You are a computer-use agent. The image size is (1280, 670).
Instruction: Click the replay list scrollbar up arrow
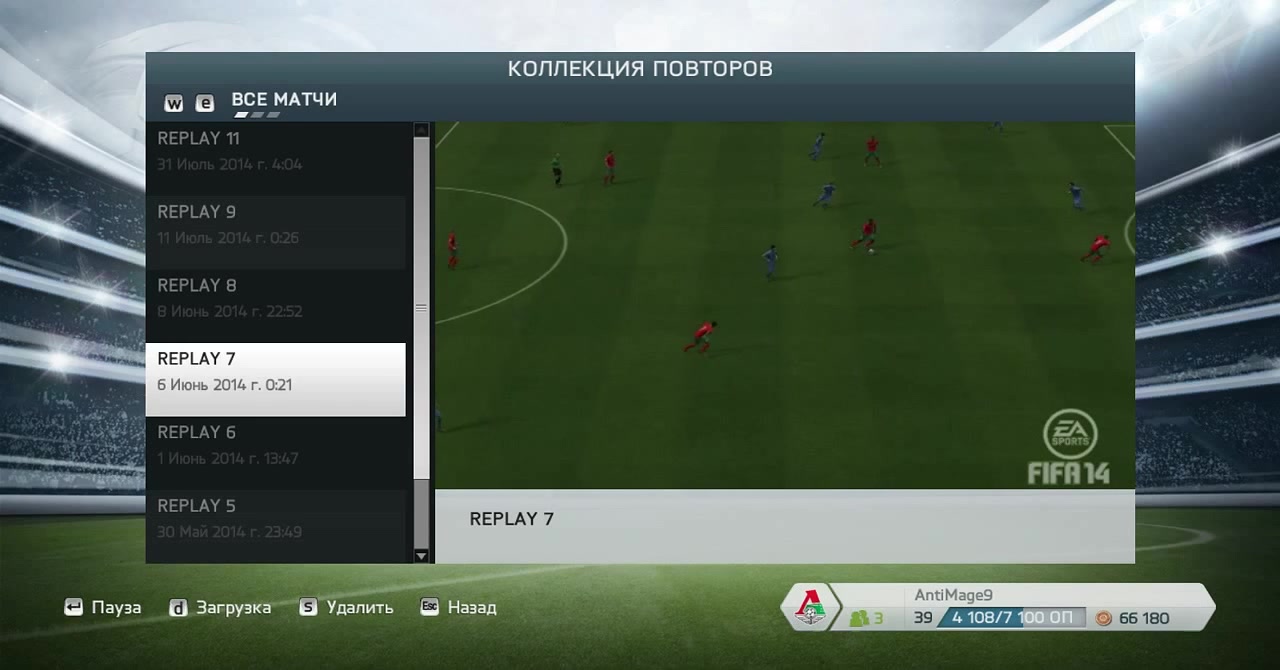coord(421,130)
